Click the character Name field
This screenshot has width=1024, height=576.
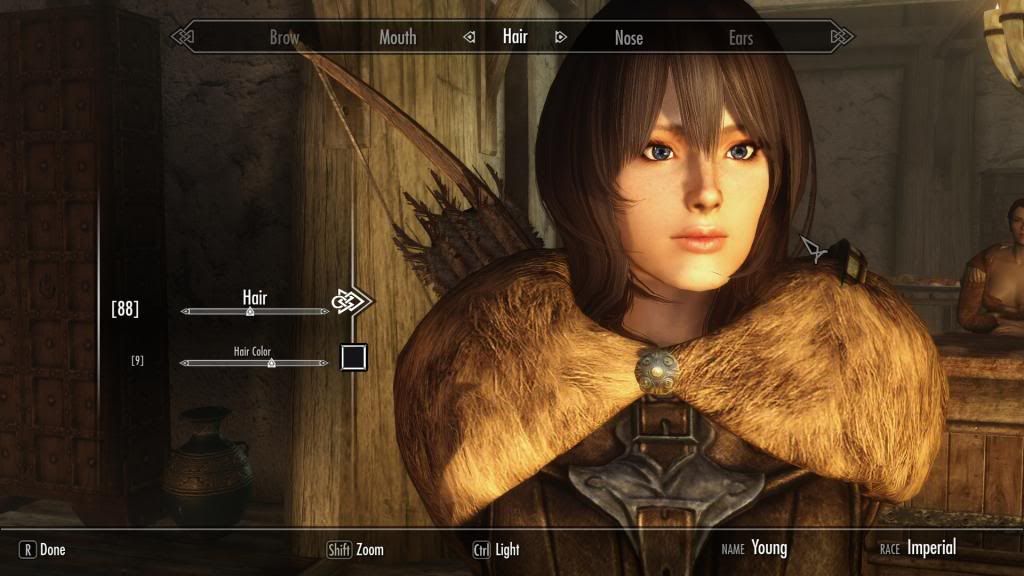pos(768,548)
